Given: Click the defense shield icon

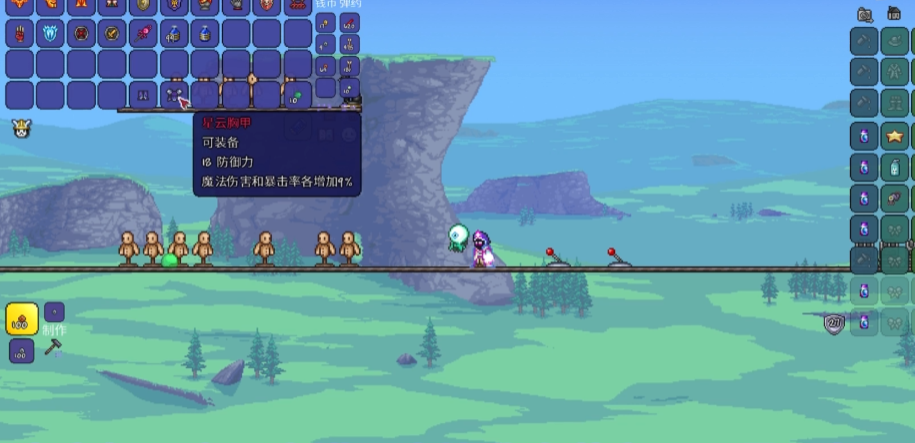Looking at the screenshot, I should tap(834, 323).
